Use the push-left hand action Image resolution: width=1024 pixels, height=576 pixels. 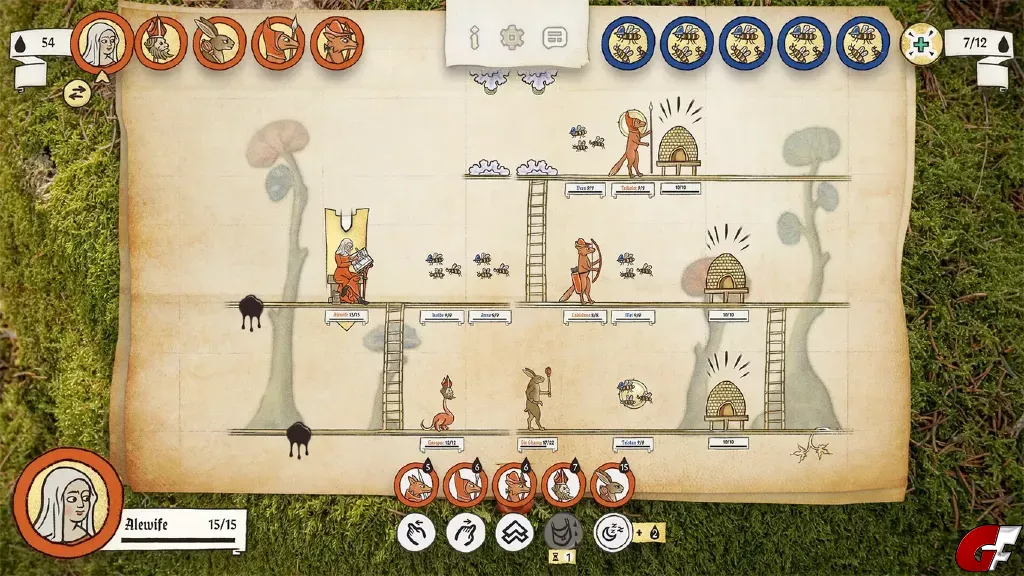pyautogui.click(x=415, y=532)
